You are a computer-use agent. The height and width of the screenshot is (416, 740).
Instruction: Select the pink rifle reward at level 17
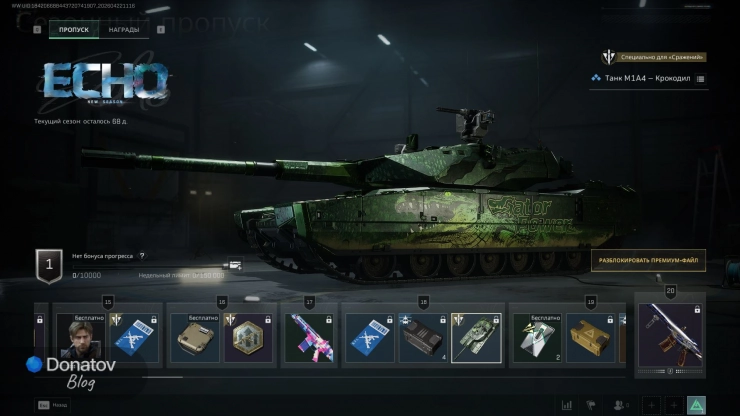coord(309,338)
